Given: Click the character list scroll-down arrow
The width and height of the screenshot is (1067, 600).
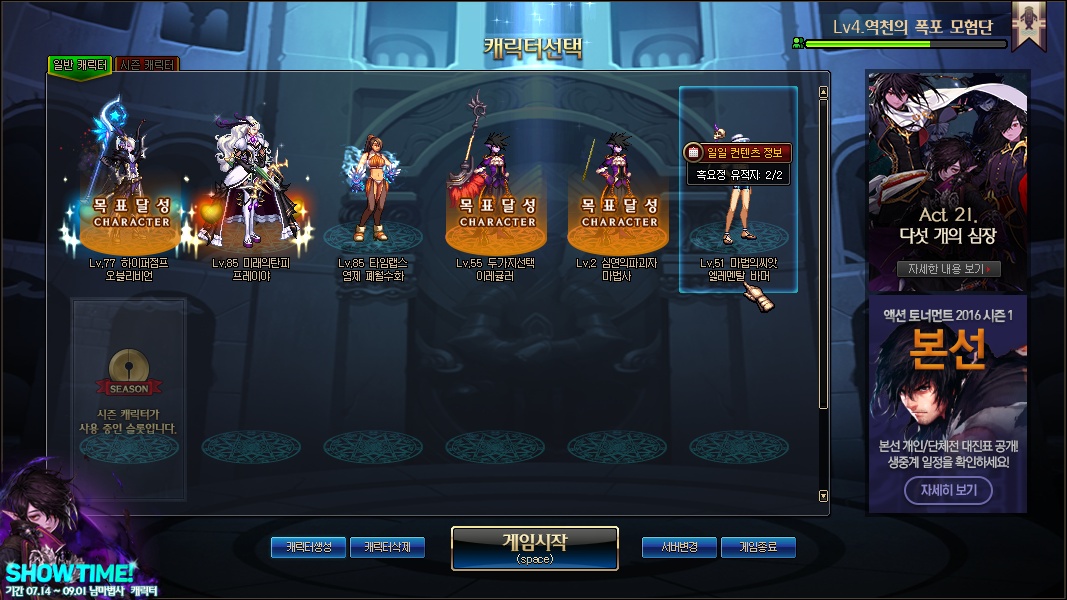Looking at the screenshot, I should click(823, 496).
